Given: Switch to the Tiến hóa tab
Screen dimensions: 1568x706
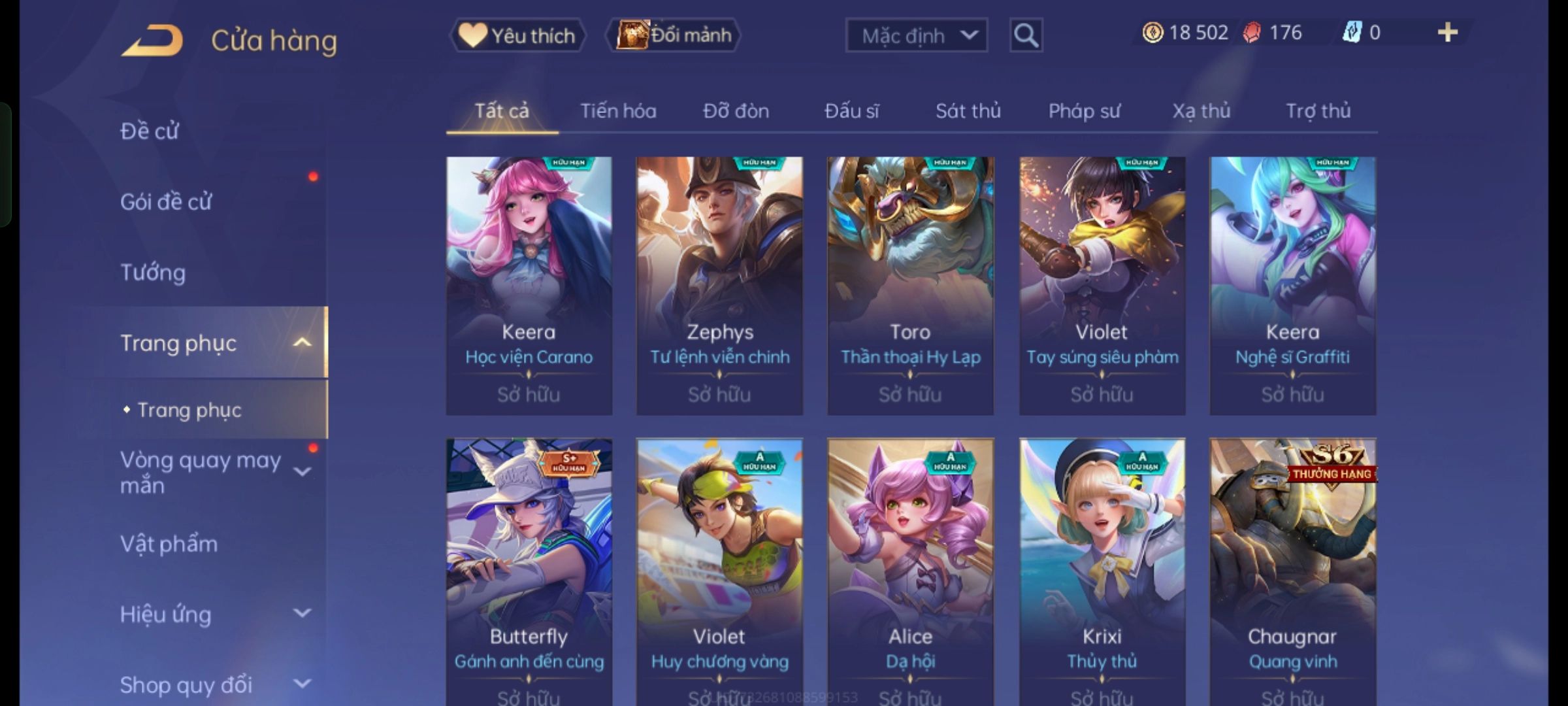Looking at the screenshot, I should tap(618, 111).
